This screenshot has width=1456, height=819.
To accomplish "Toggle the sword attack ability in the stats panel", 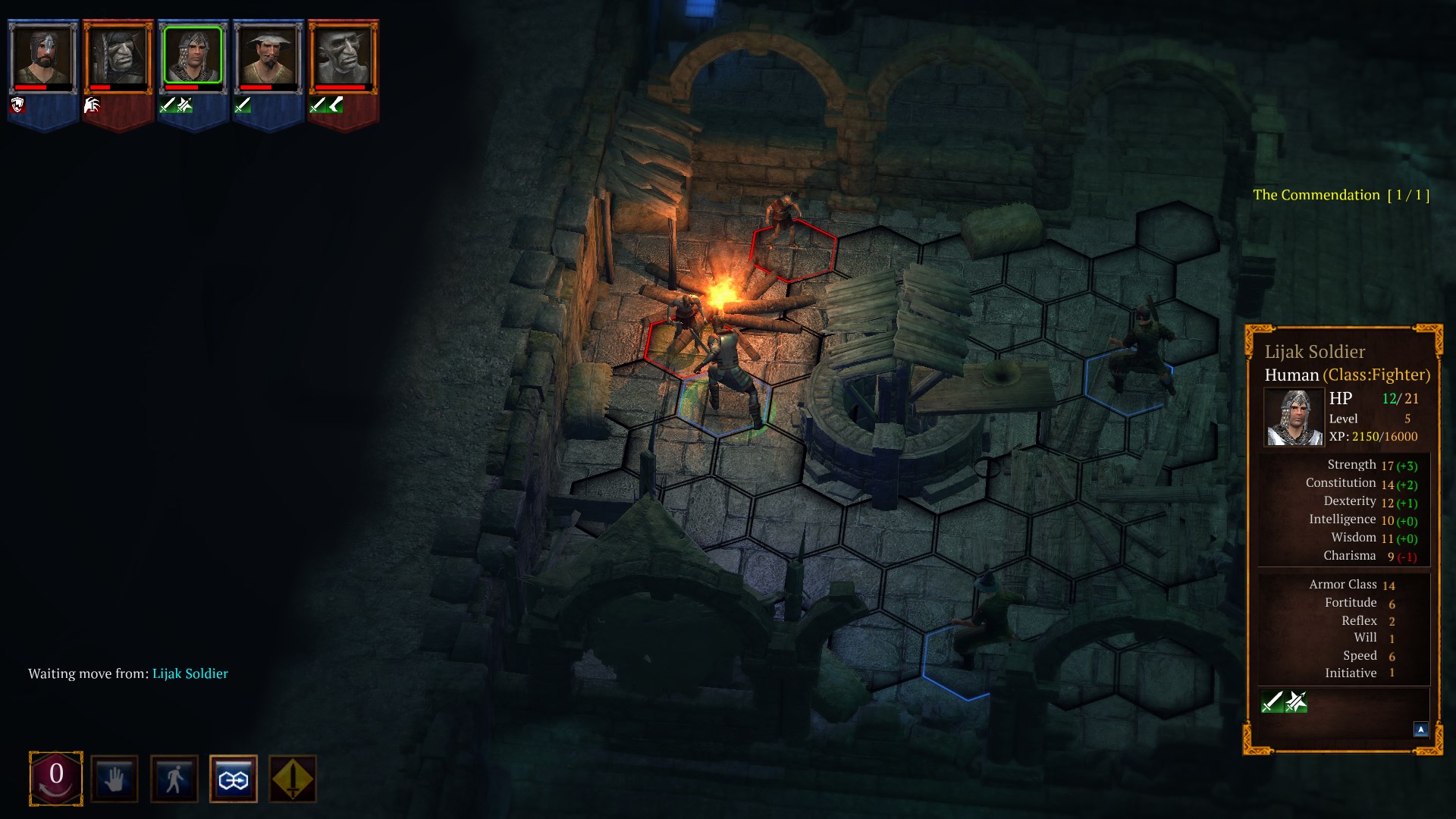I will (1271, 701).
